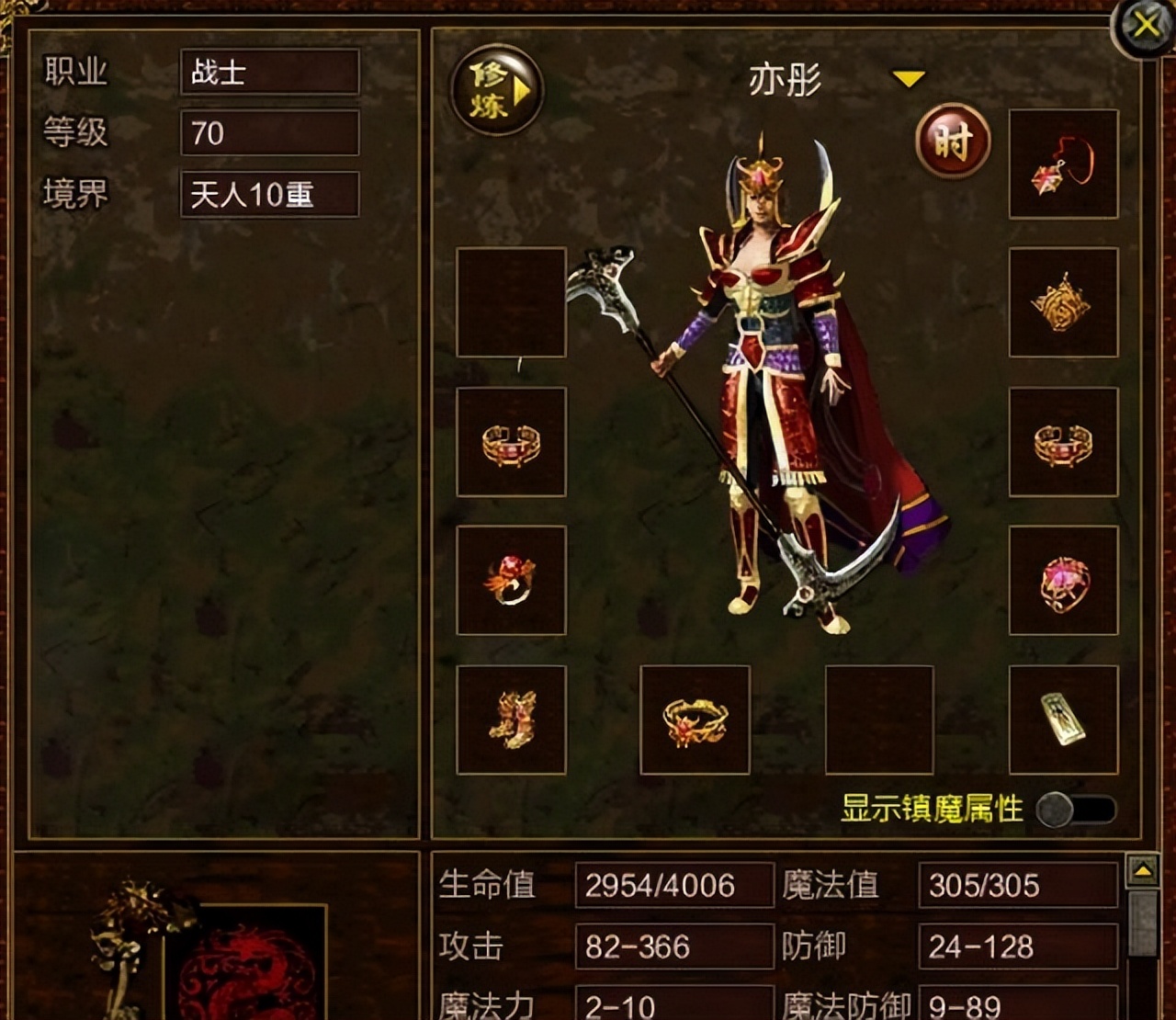
Task: Select the golden talisman slot
Action: coord(1063,720)
